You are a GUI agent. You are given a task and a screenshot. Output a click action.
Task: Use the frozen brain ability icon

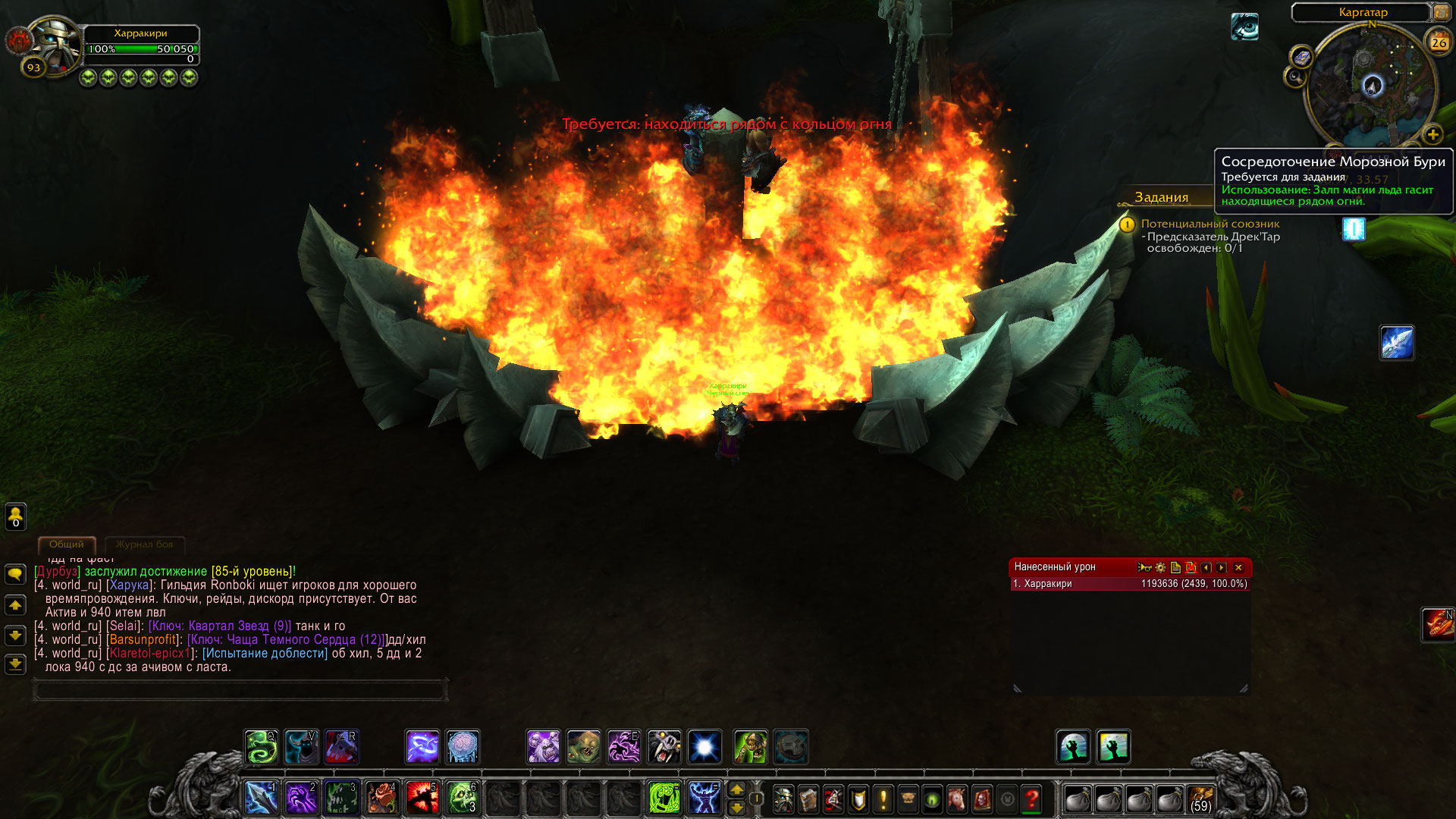coord(463,747)
